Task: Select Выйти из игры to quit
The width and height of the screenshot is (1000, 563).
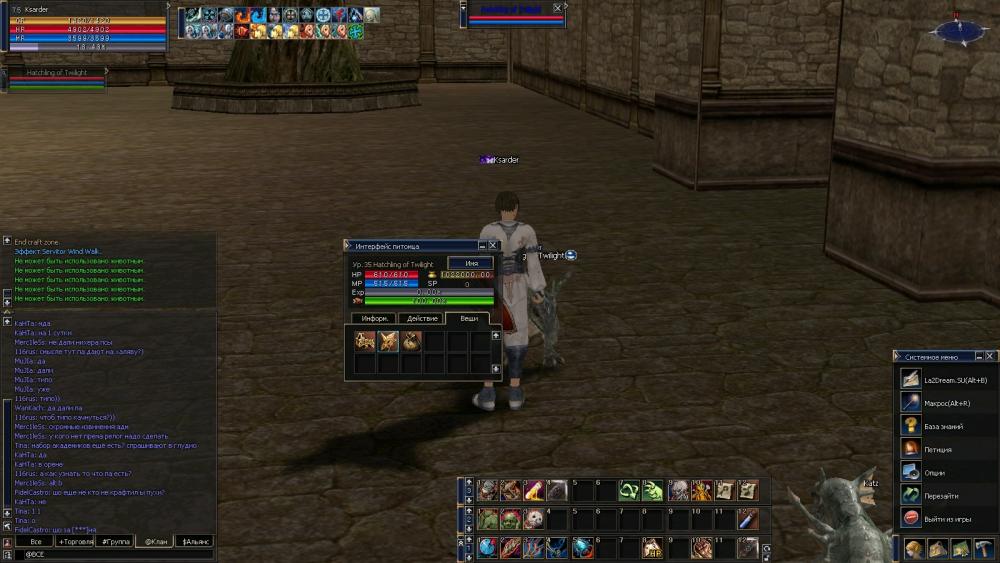Action: click(946, 518)
